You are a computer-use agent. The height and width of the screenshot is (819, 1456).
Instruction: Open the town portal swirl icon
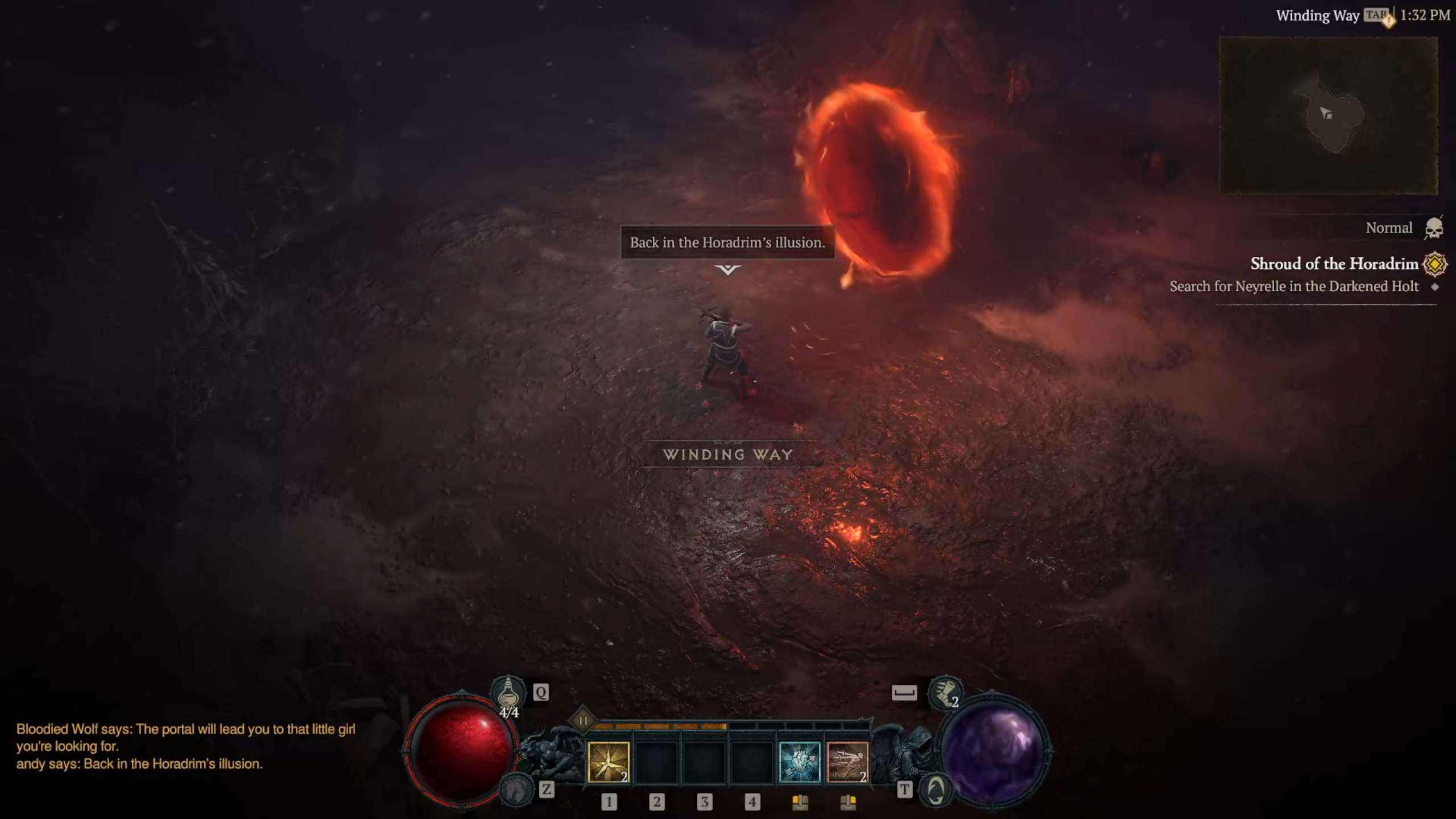(936, 789)
